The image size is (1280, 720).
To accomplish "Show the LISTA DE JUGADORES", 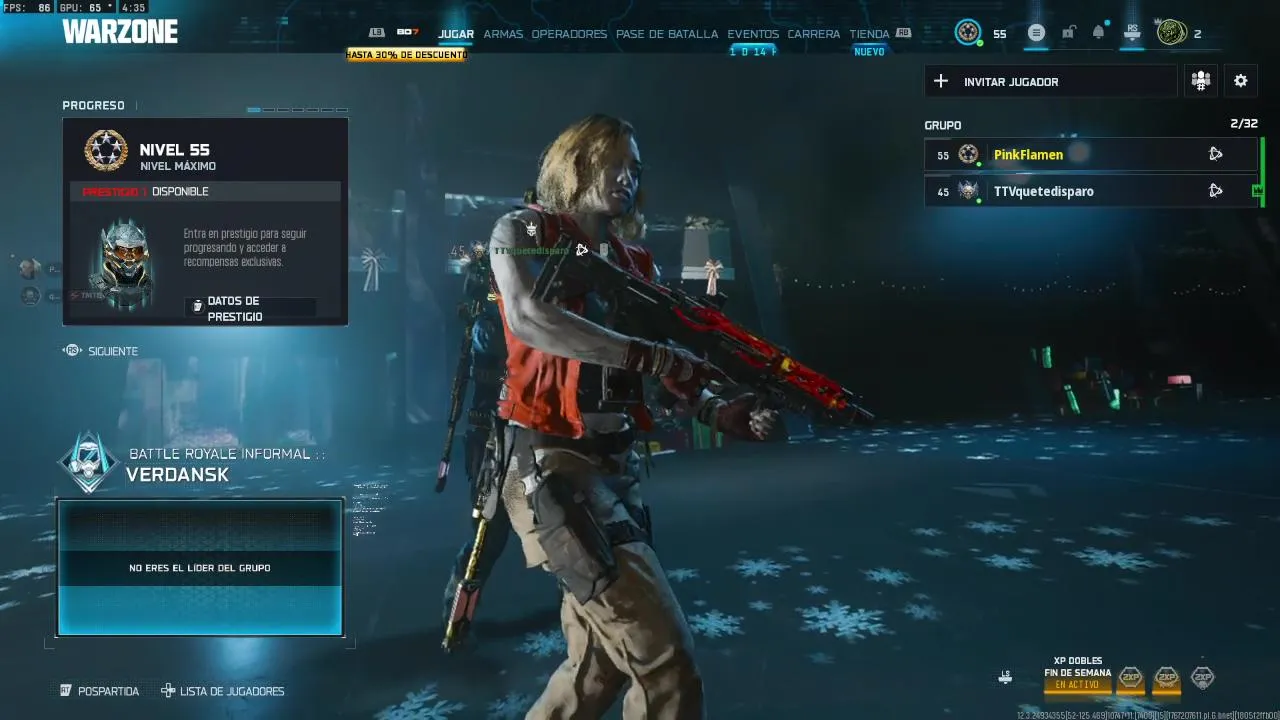I will coord(232,691).
